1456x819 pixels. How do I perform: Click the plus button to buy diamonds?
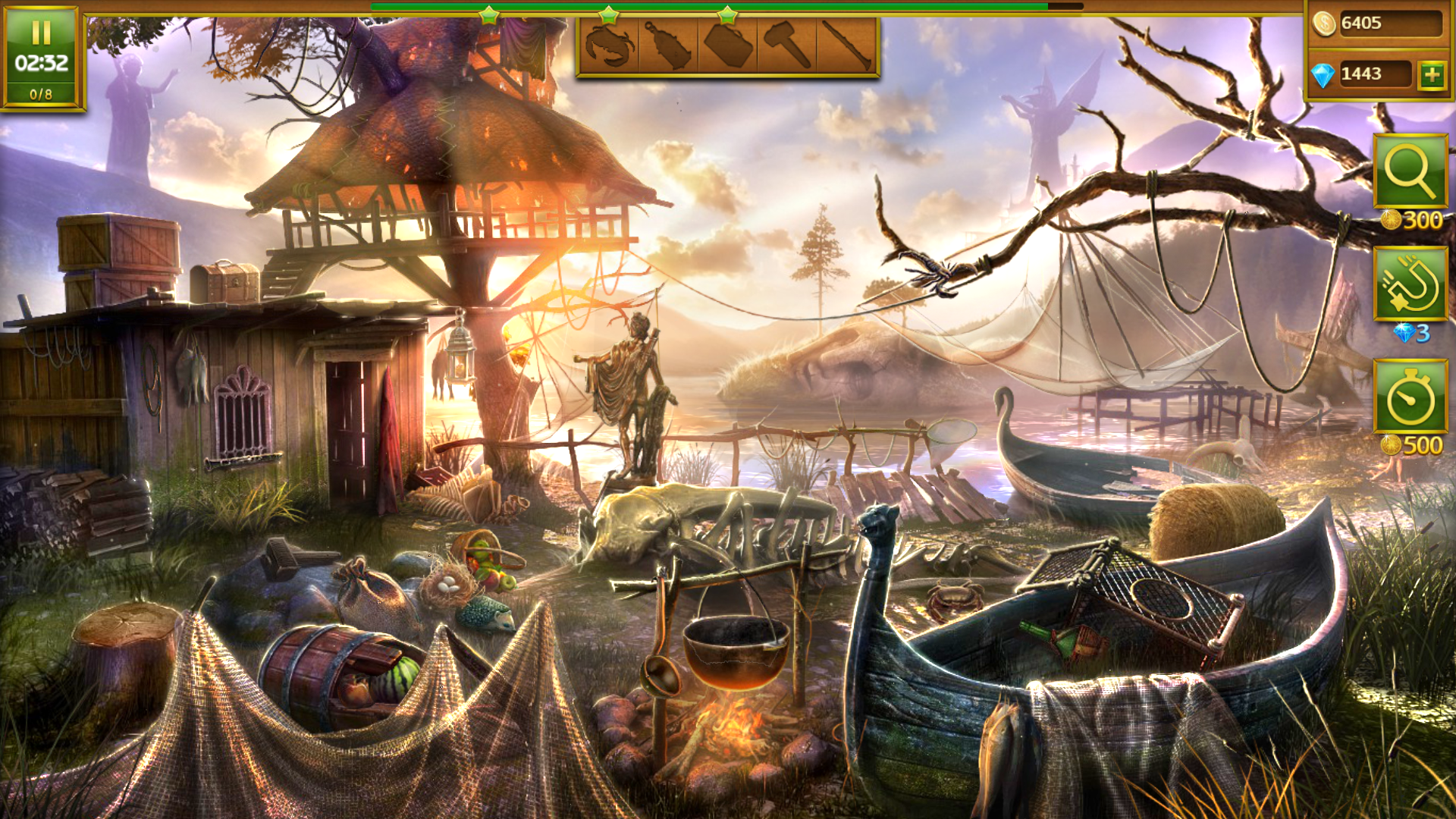(1432, 74)
